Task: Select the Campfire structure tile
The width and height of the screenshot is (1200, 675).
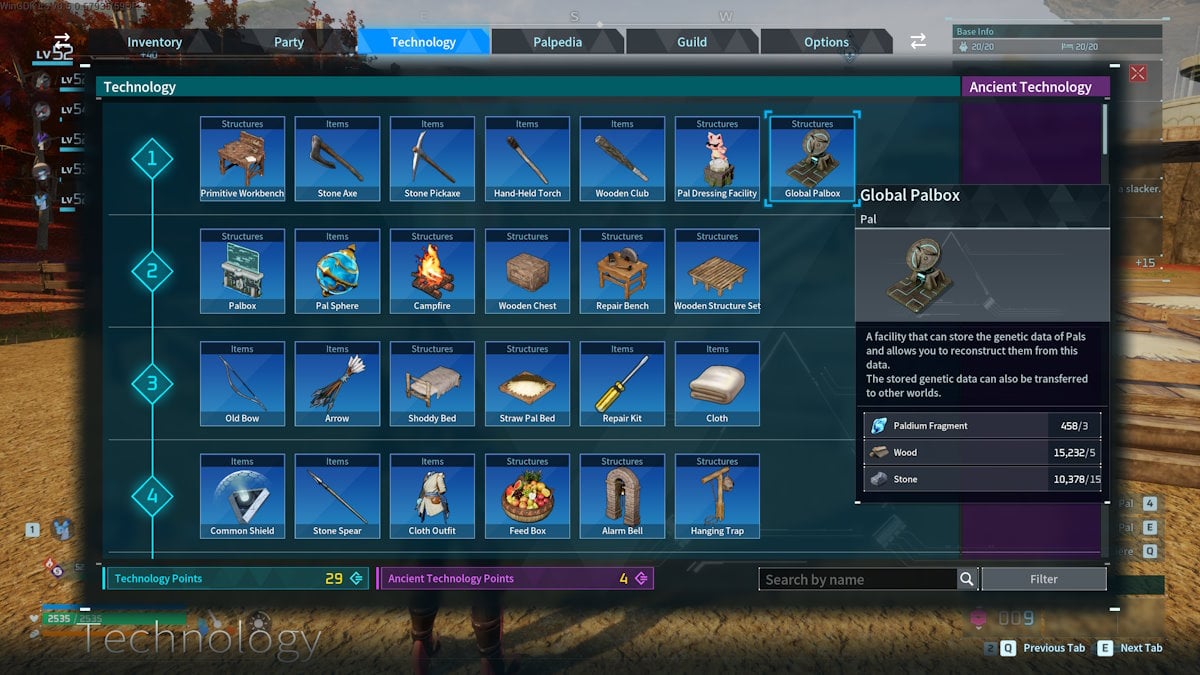Action: point(432,271)
